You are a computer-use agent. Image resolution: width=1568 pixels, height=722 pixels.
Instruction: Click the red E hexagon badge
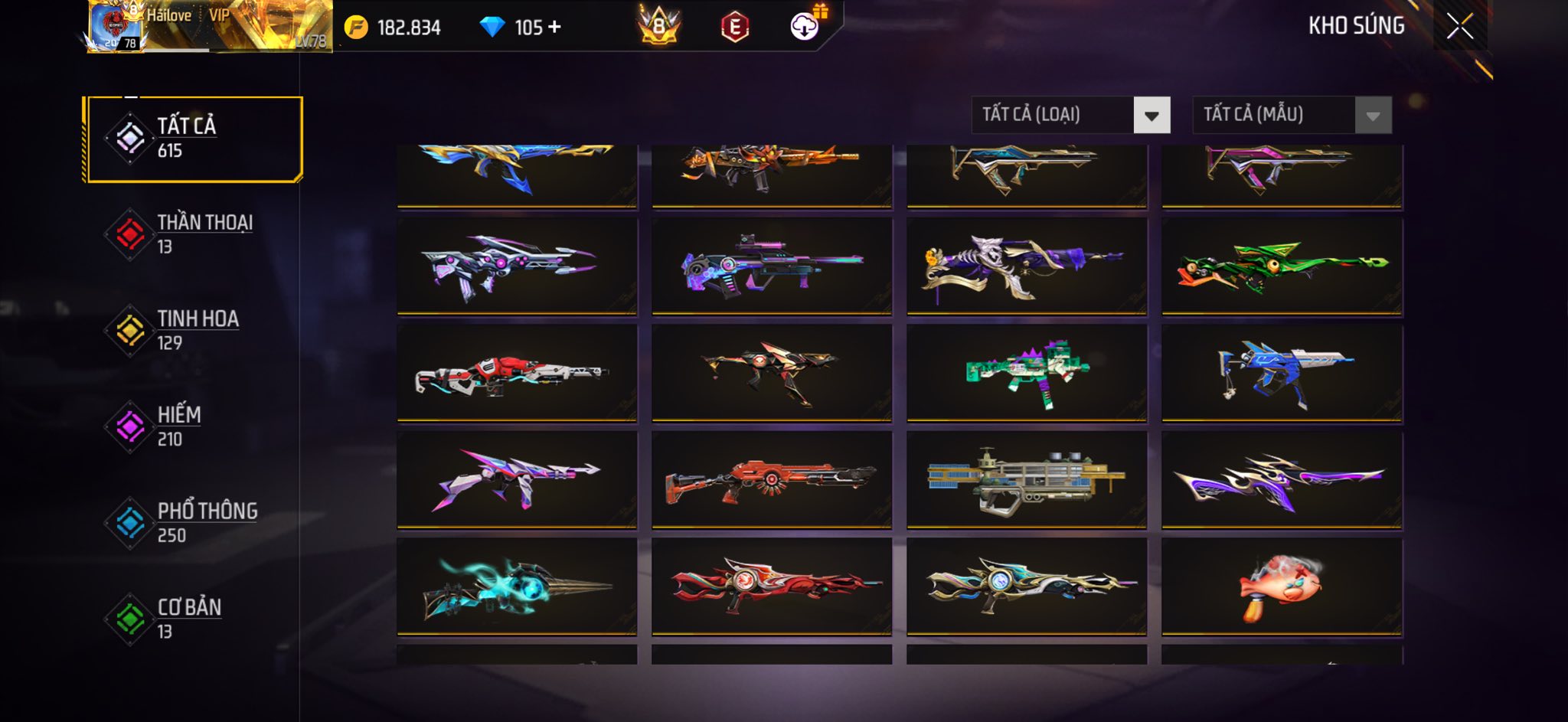point(734,28)
